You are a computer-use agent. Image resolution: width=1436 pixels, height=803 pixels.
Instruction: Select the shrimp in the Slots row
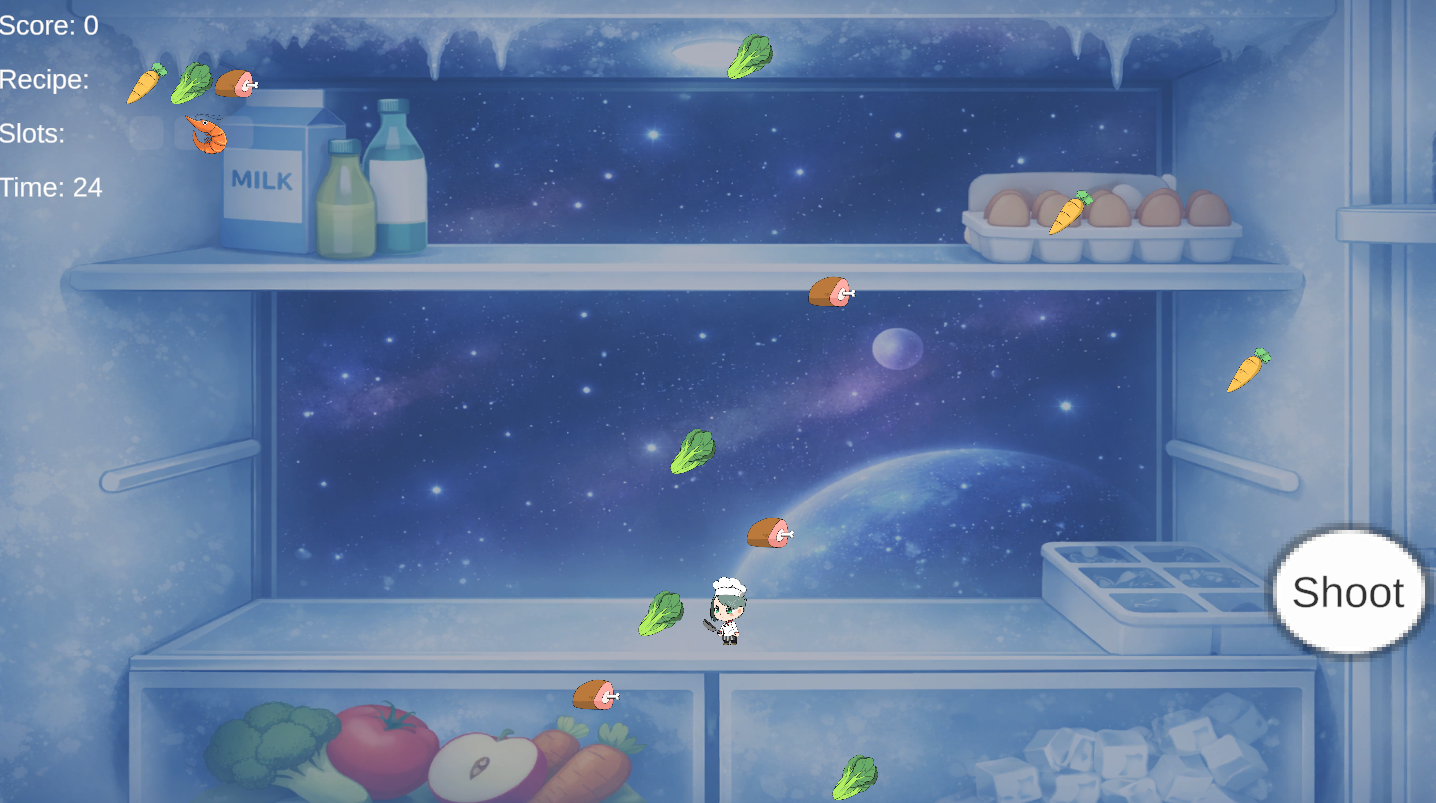[206, 134]
